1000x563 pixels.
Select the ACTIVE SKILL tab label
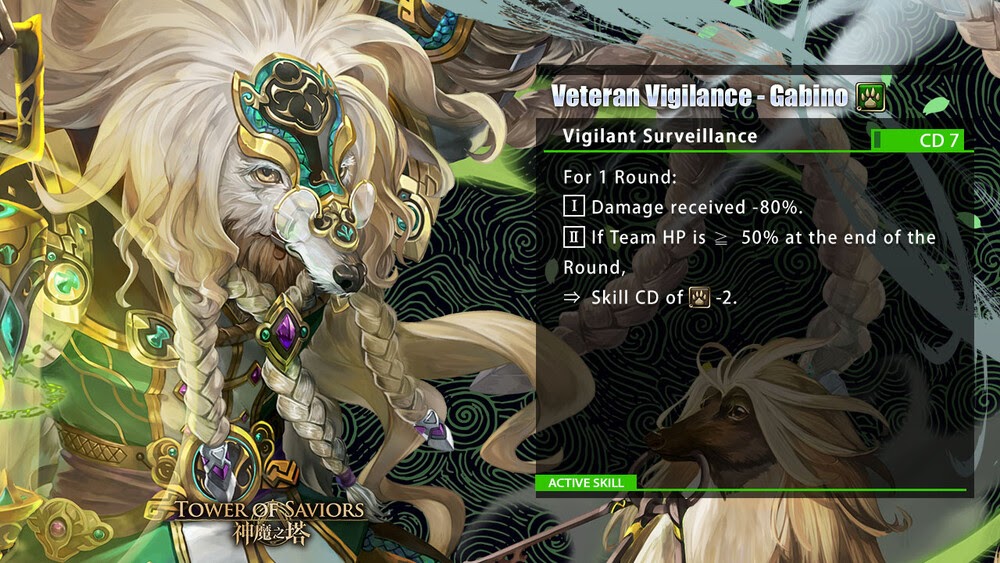[x=586, y=483]
